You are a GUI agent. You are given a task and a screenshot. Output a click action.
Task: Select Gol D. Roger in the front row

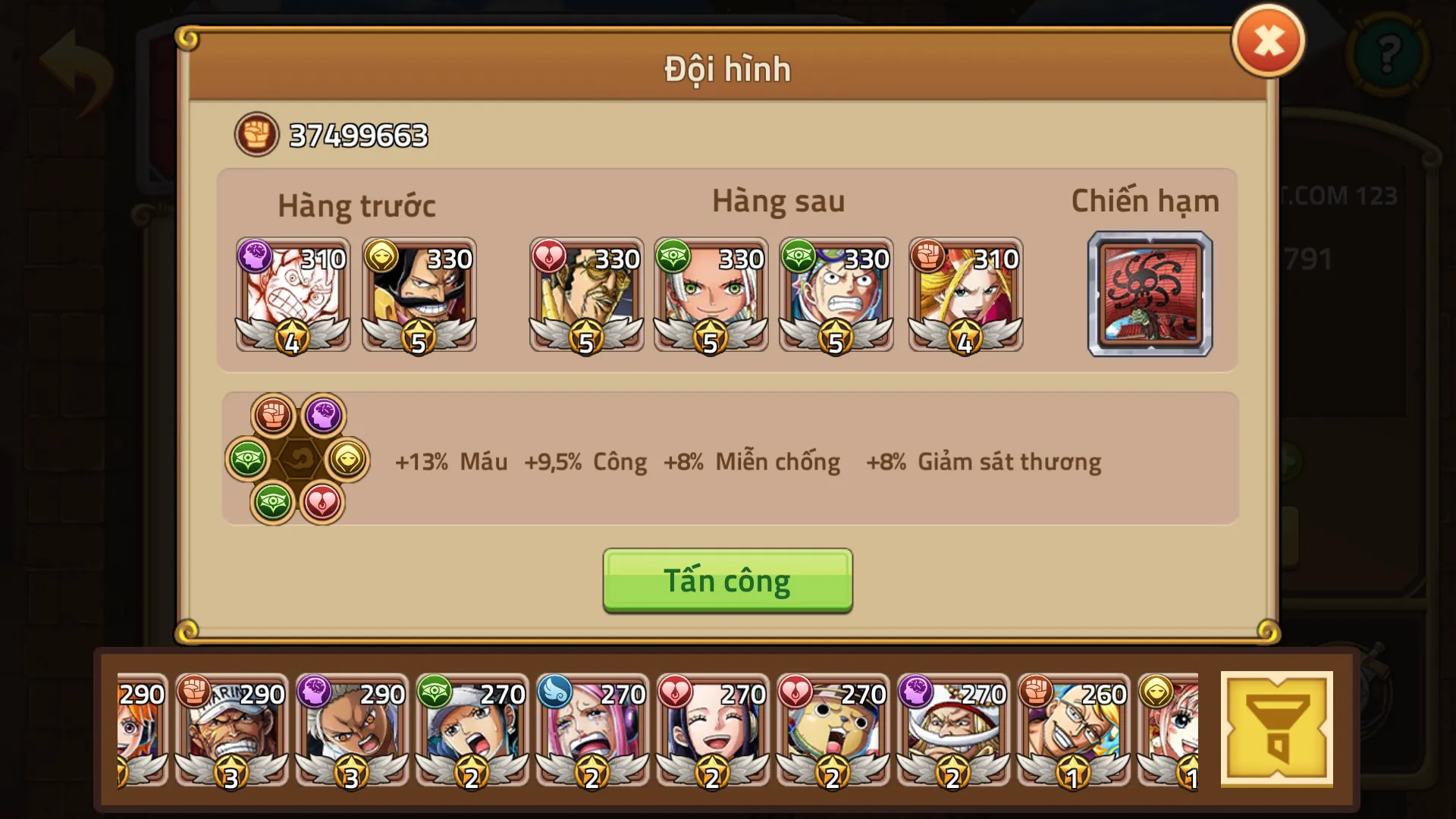coord(419,296)
